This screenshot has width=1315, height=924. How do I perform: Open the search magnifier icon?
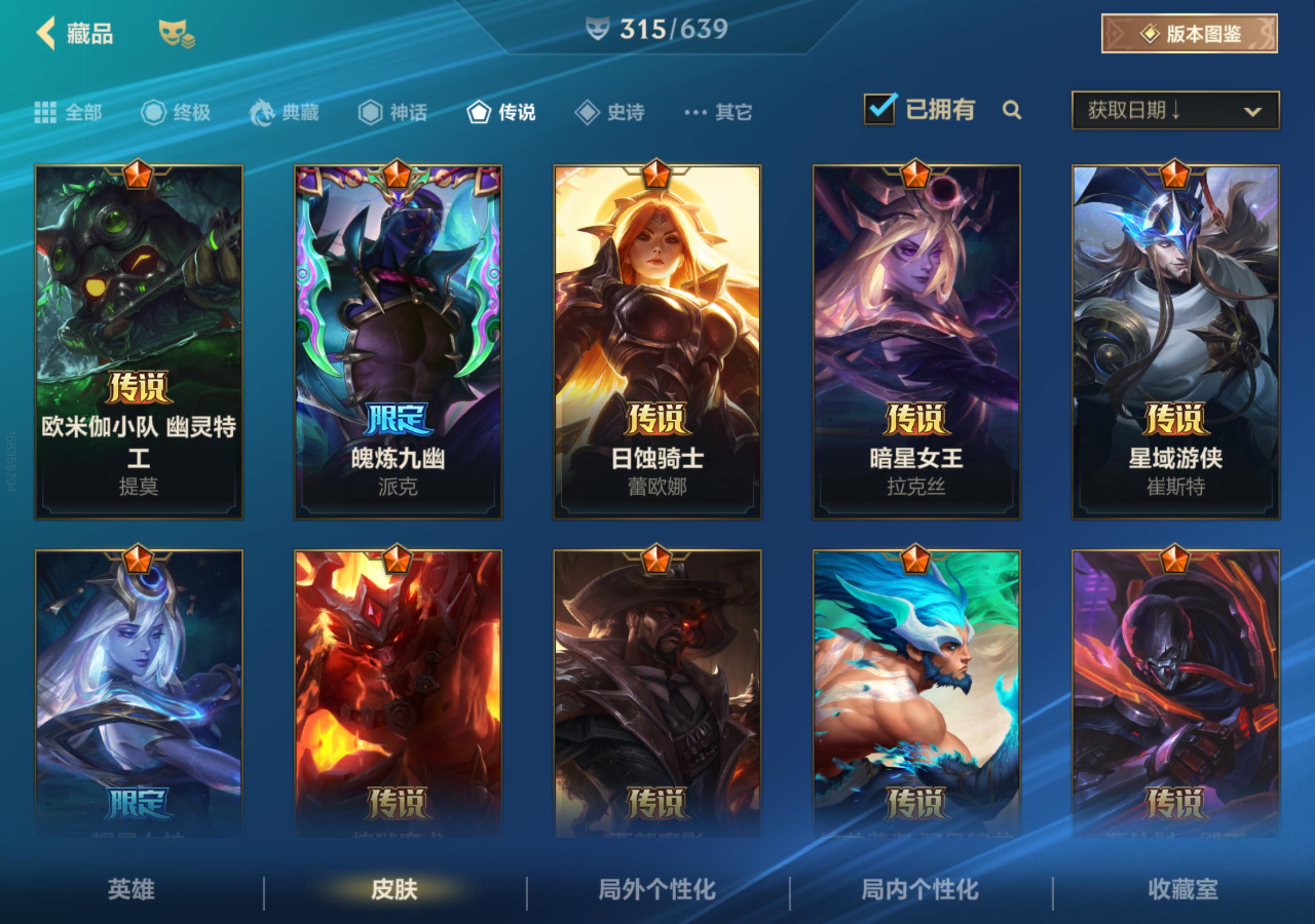pyautogui.click(x=1013, y=111)
